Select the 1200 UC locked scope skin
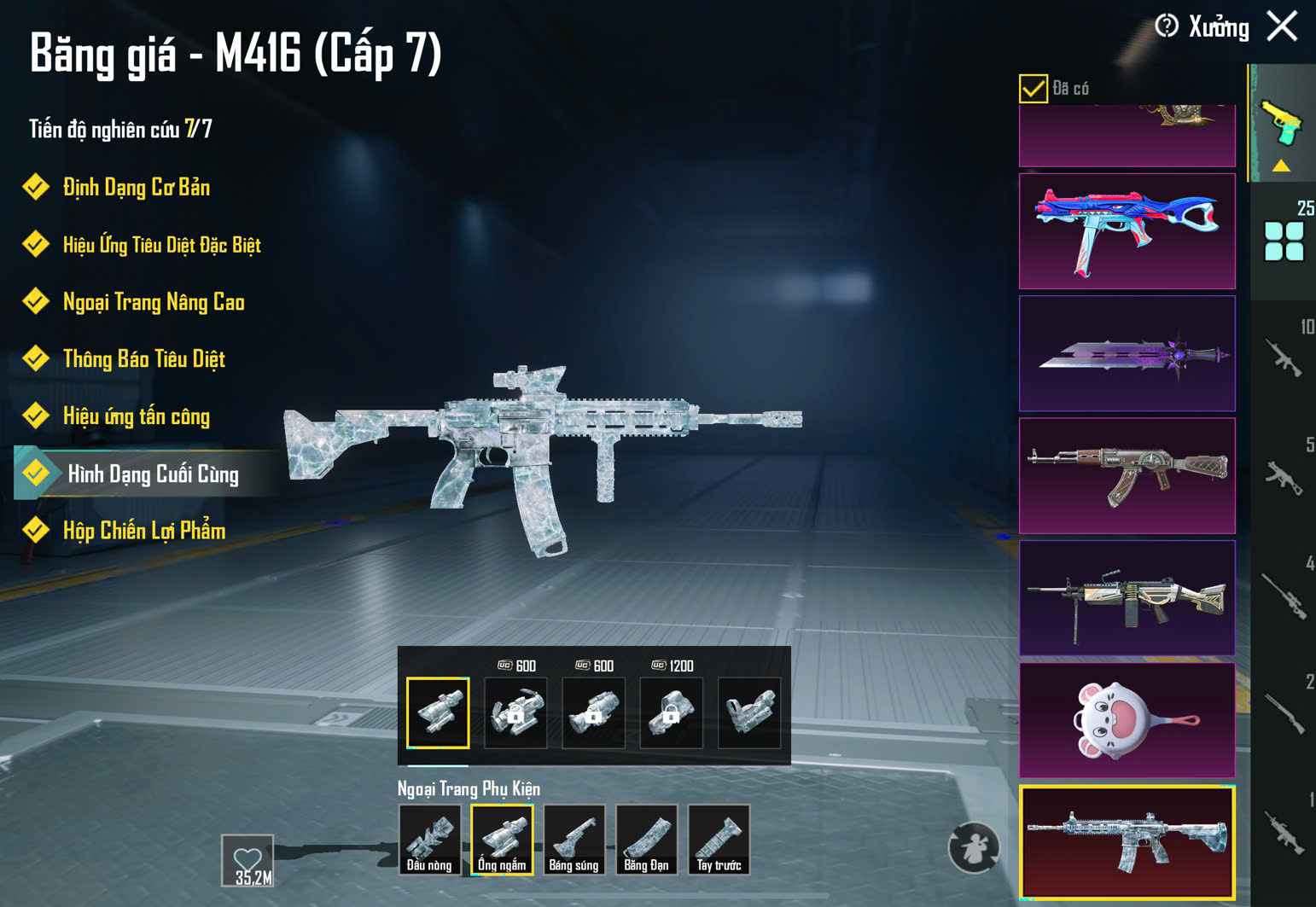This screenshot has height=907, width=1316. 672,712
